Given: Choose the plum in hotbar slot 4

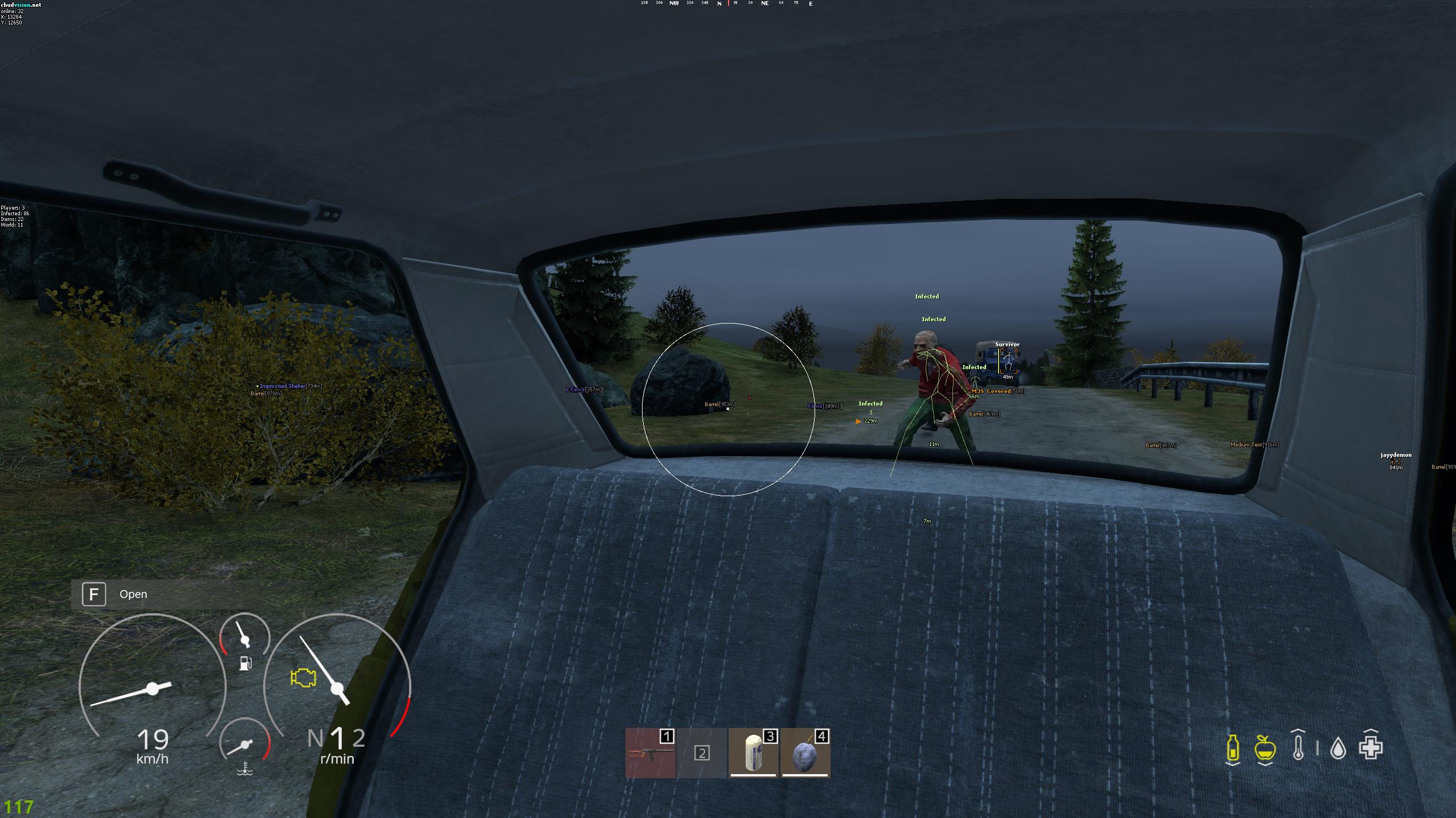Looking at the screenshot, I should click(x=805, y=752).
